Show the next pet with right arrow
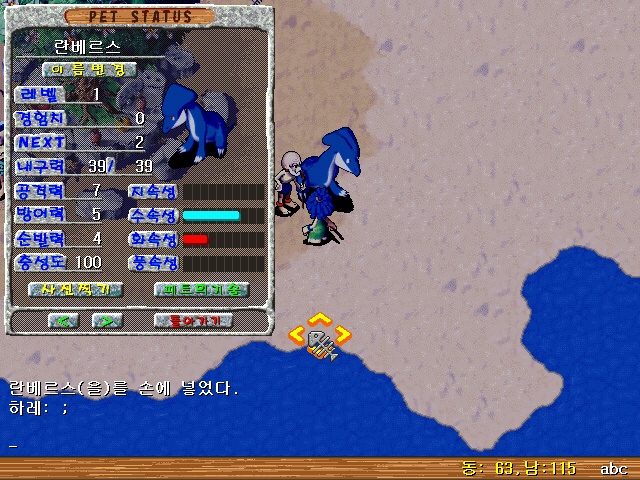 point(107,321)
